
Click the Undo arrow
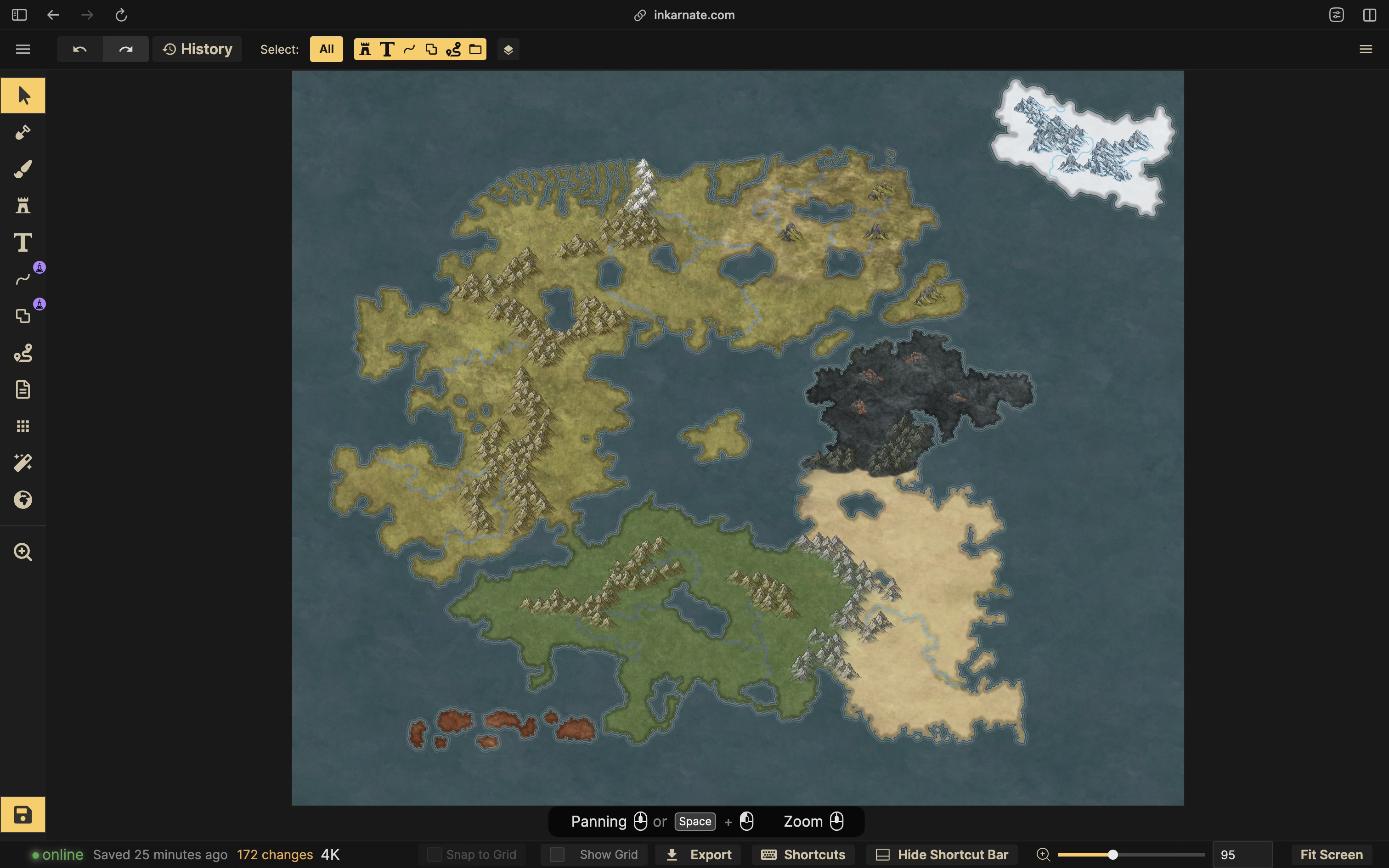[x=80, y=49]
